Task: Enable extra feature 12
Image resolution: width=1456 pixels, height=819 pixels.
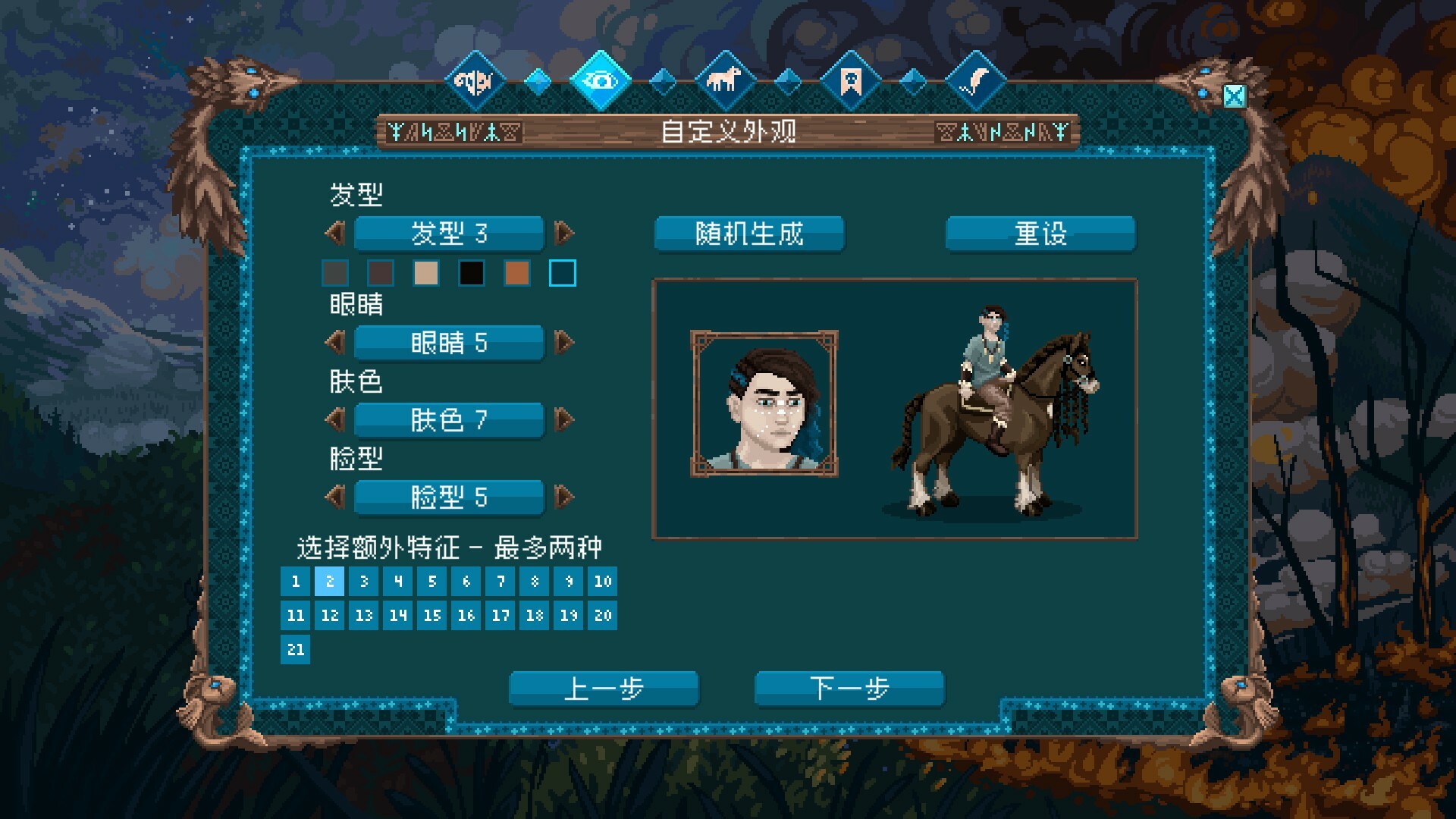Action: pos(329,616)
